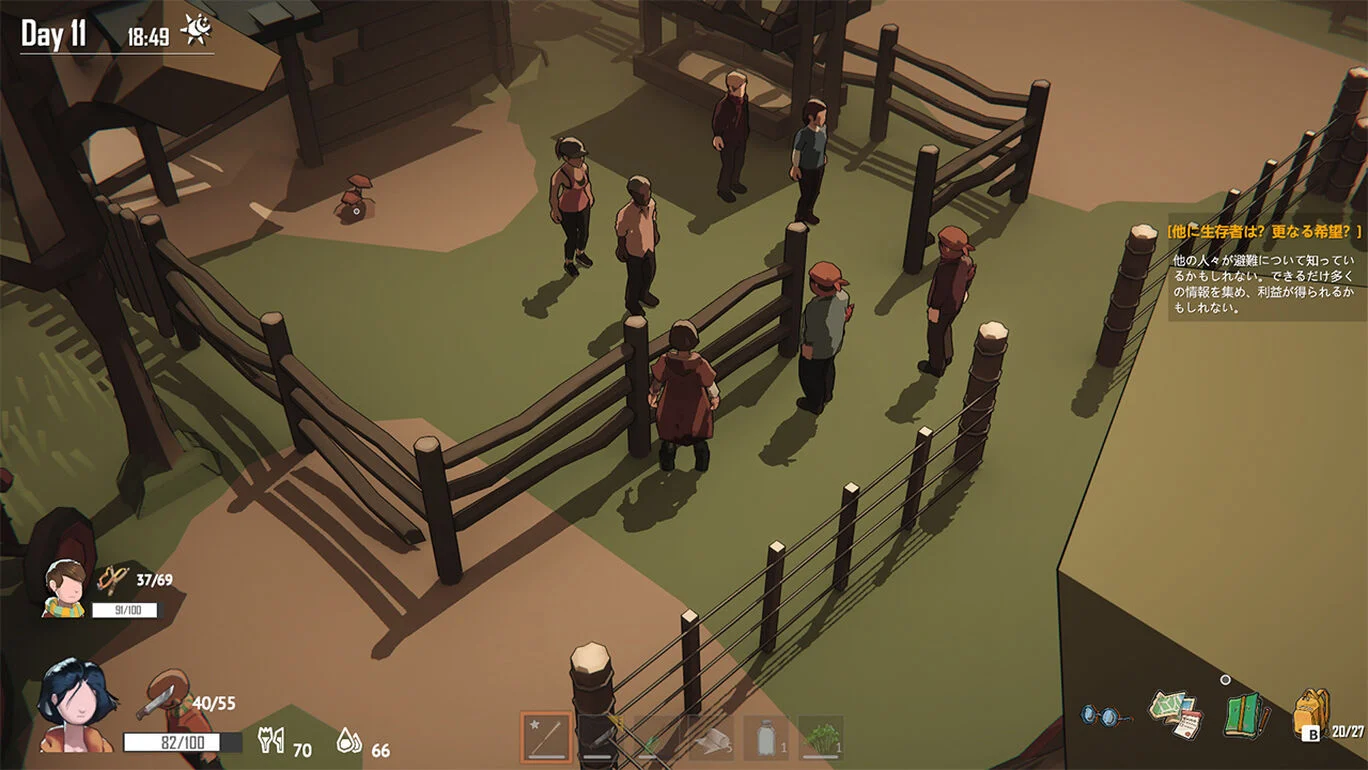Click the slingshot weapon icon
The width and height of the screenshot is (1368, 770).
click(113, 580)
